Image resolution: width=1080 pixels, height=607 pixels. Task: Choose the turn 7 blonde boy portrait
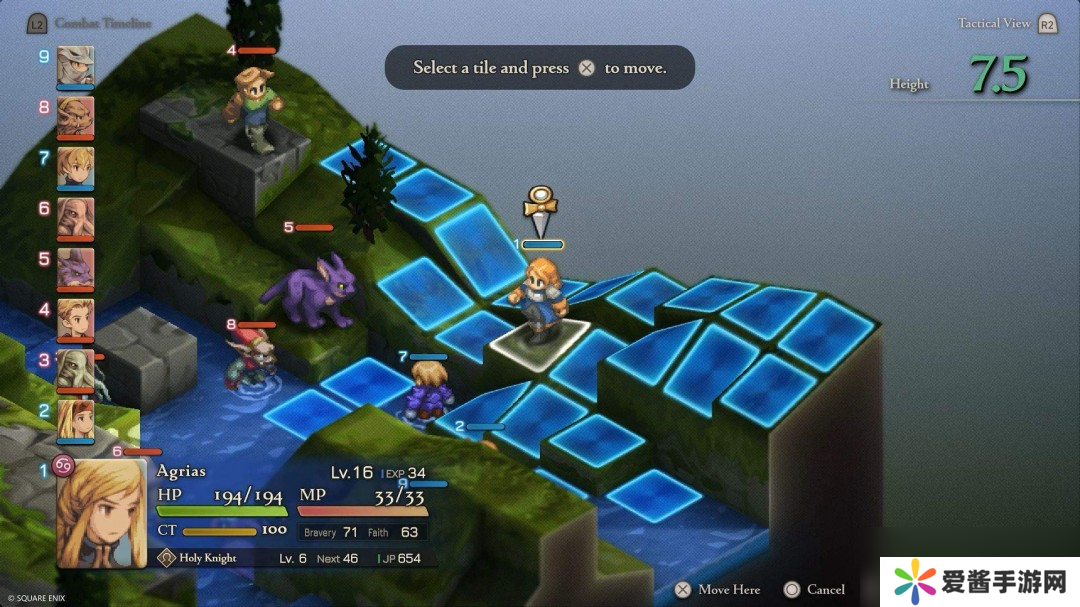(75, 167)
